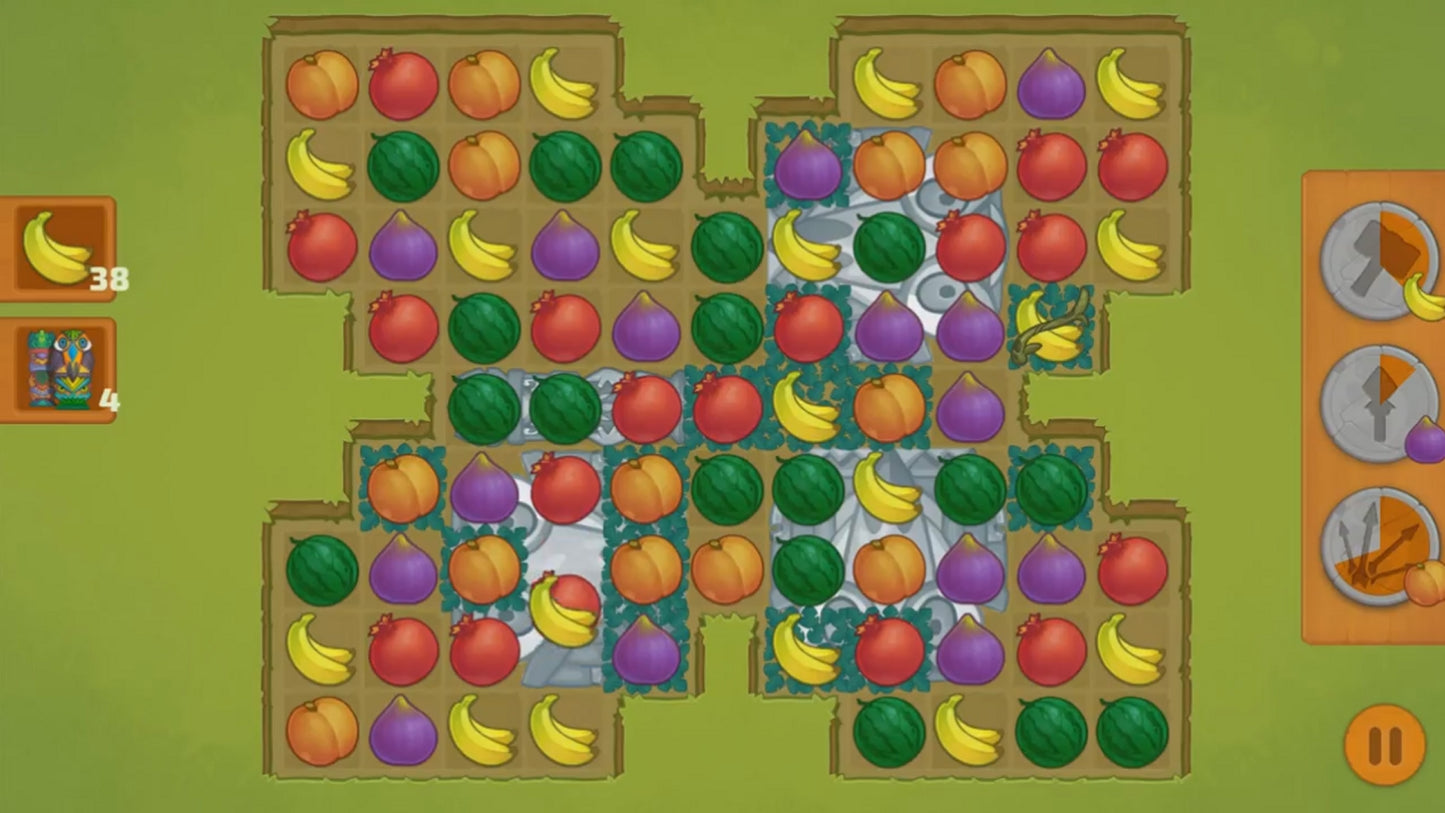1445x813 pixels.
Task: Use the spear power-up with fig
Action: 1377,403
